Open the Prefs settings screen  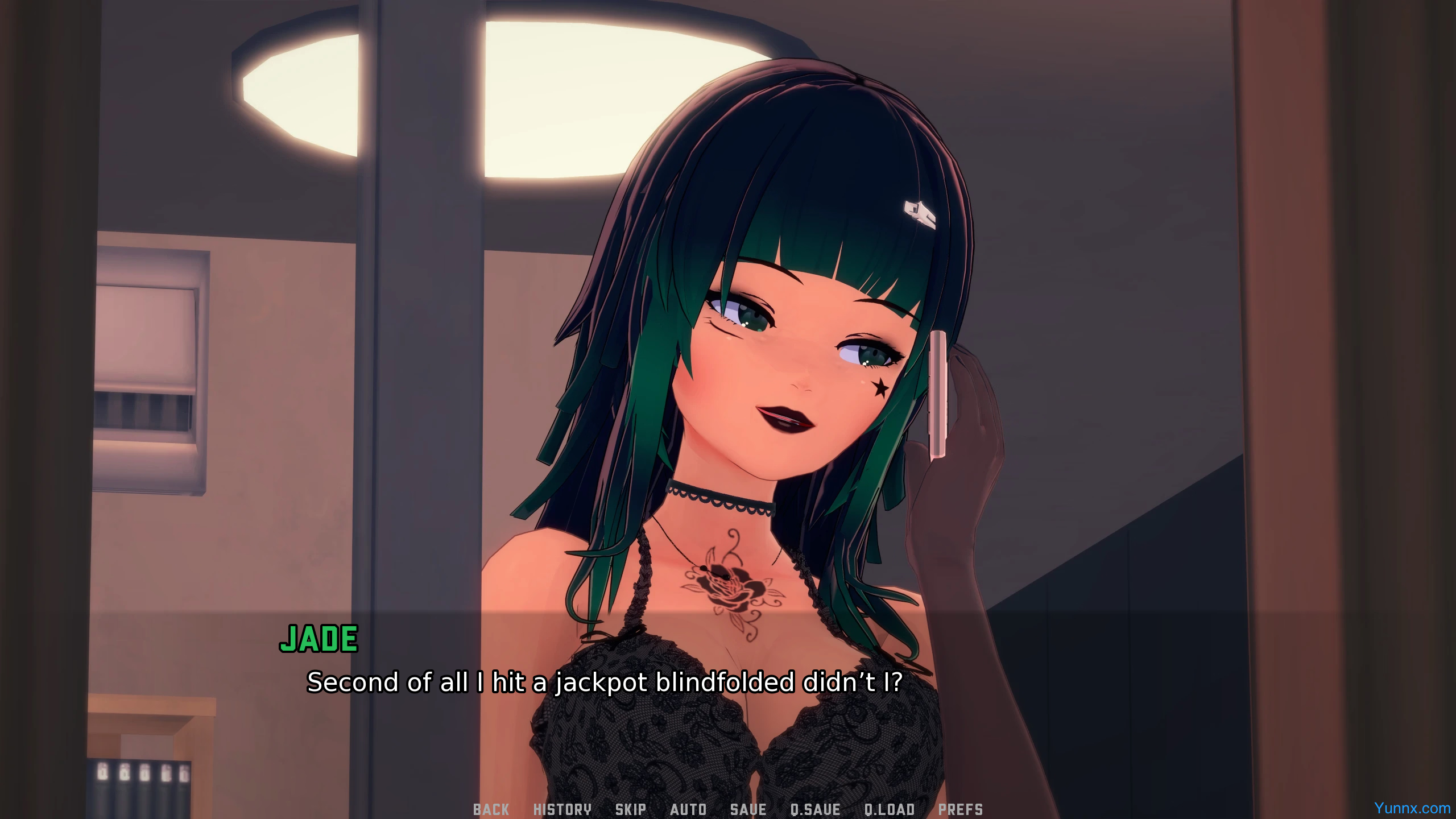[x=960, y=809]
